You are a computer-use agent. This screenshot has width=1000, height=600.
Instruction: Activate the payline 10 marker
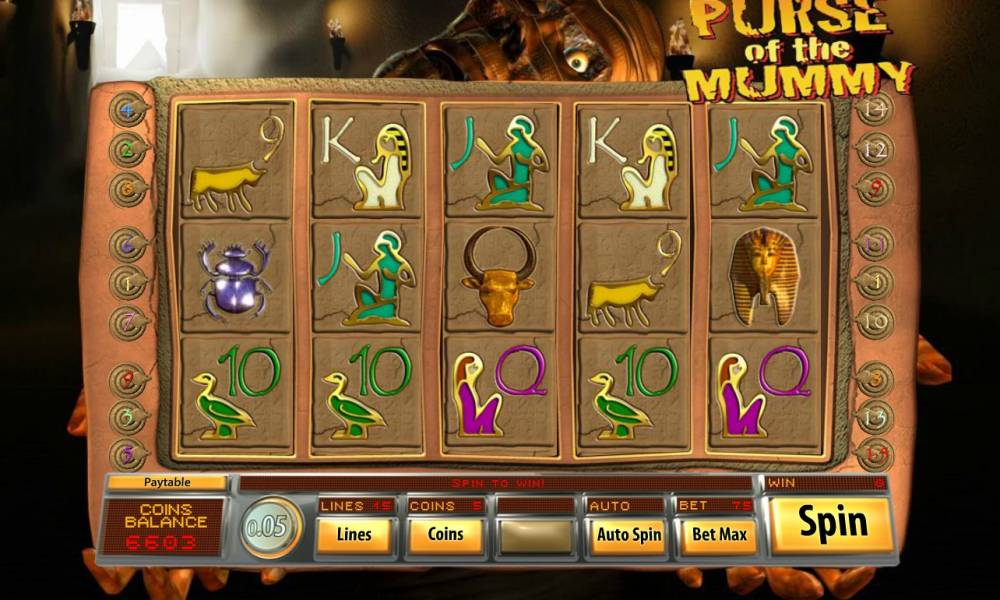(x=874, y=322)
